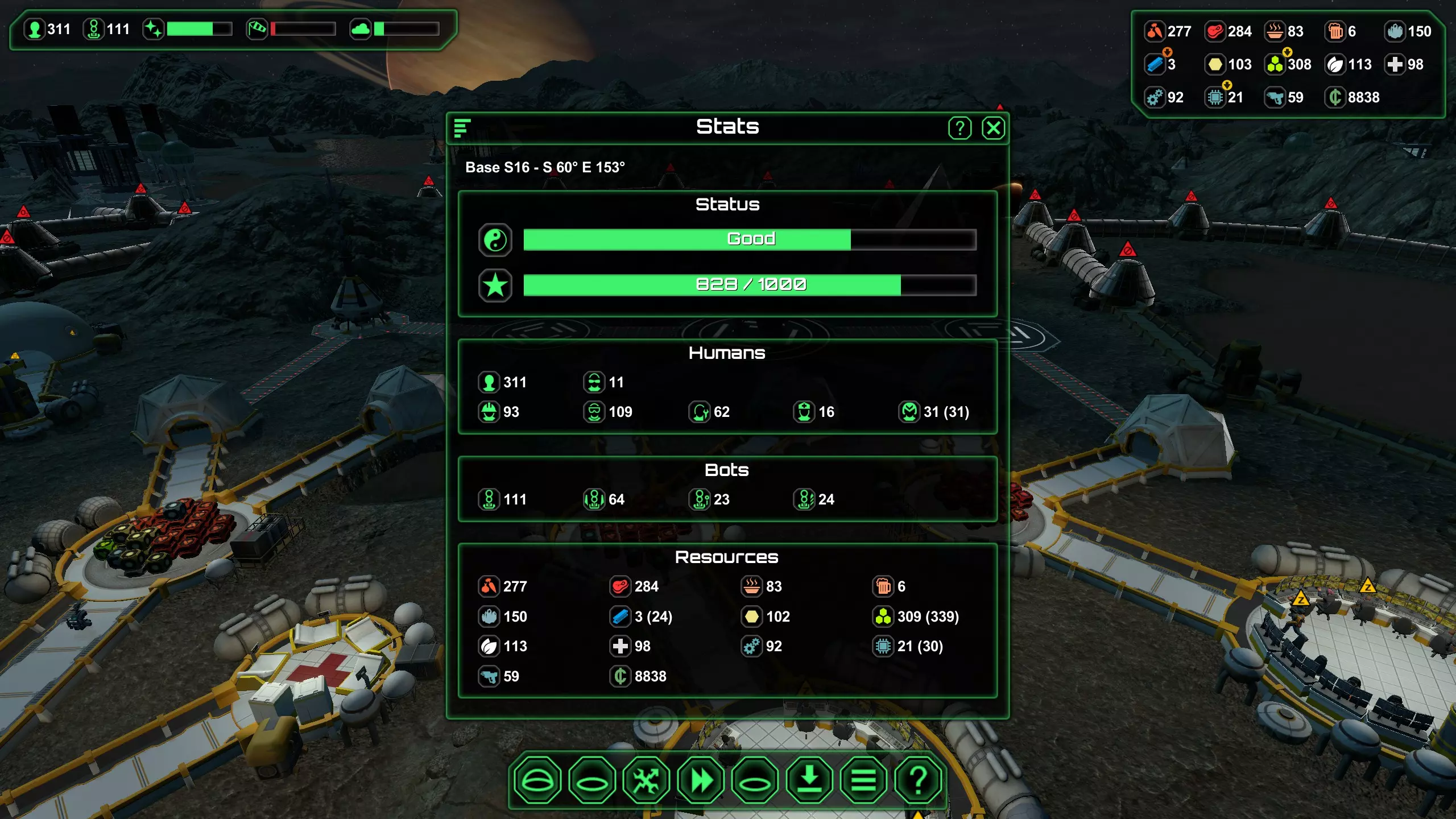Click the download arrow toolbar button
The width and height of the screenshot is (1456, 819).
pos(809,780)
